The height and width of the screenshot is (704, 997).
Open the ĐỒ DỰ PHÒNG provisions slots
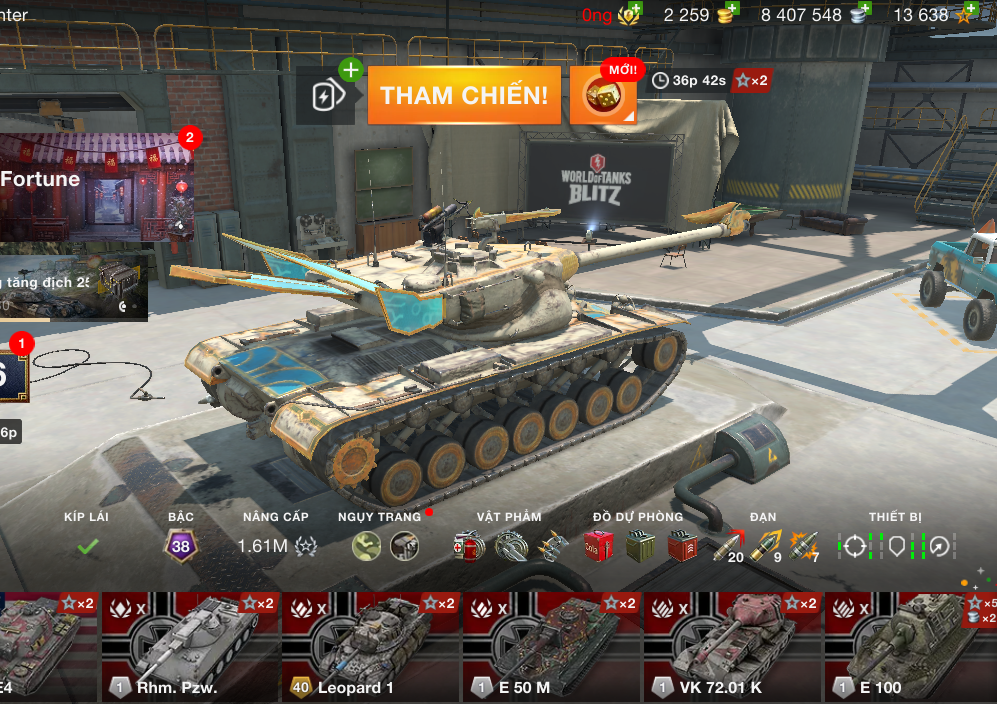[638, 546]
